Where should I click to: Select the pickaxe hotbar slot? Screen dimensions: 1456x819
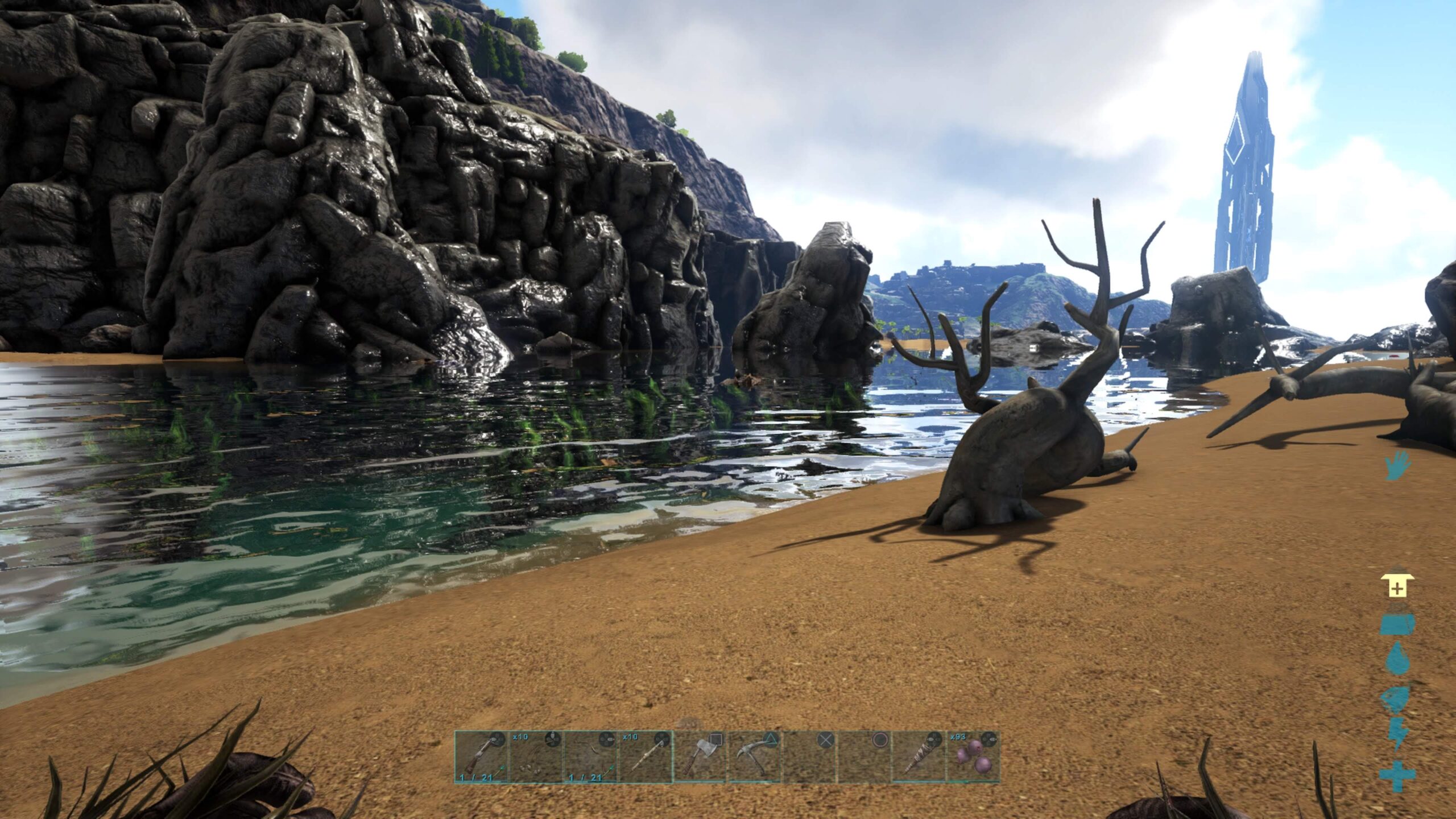754,757
